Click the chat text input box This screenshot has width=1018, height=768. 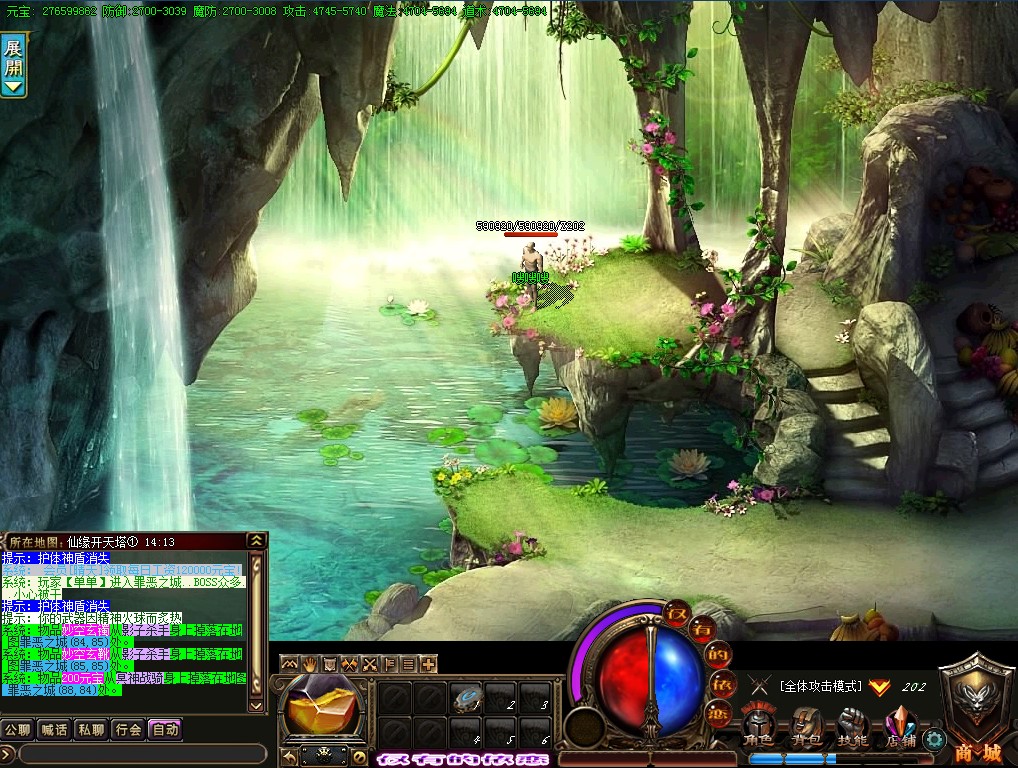pyautogui.click(x=138, y=753)
